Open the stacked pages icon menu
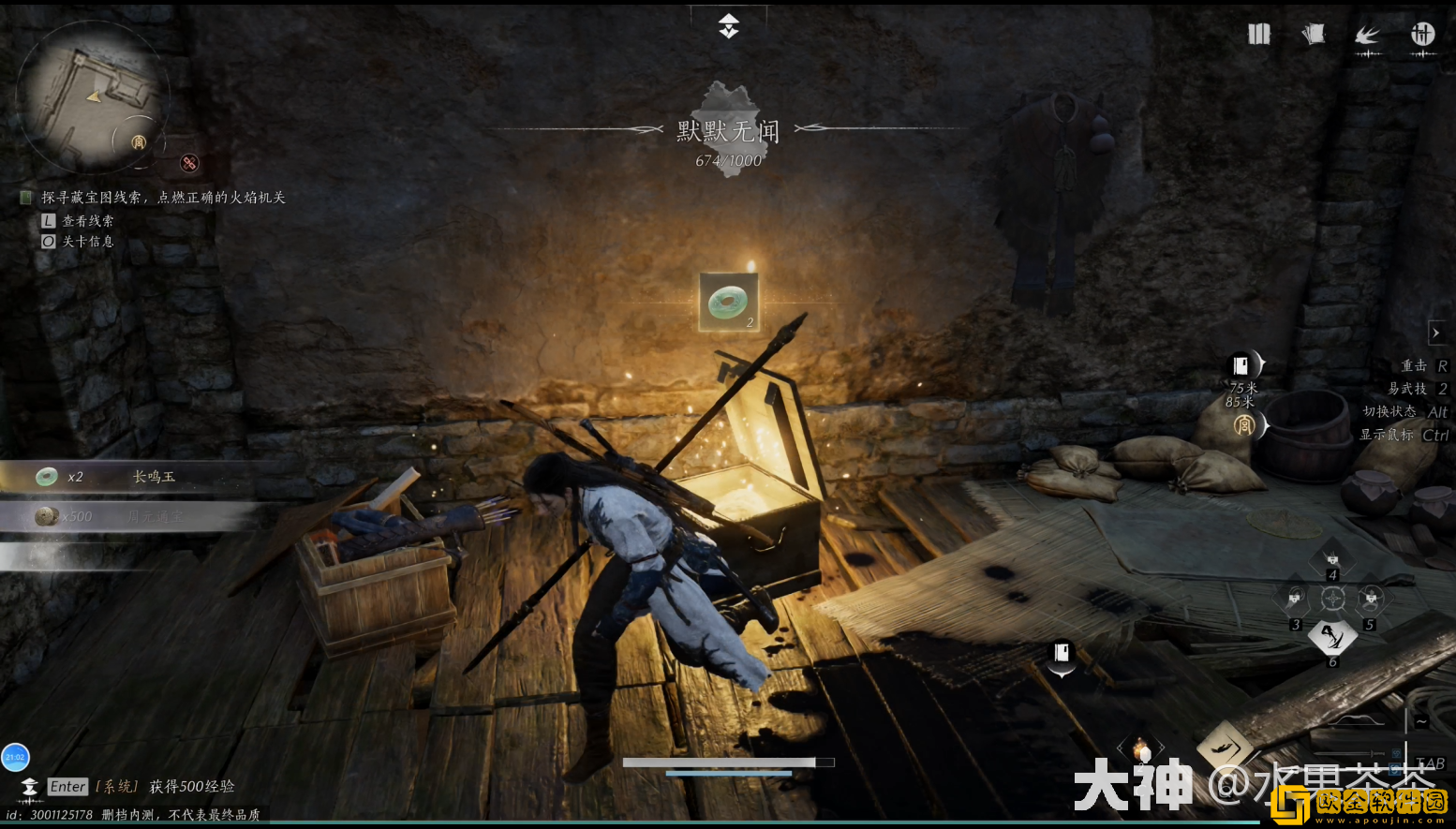Screen dimensions: 1456x829 point(1313,35)
